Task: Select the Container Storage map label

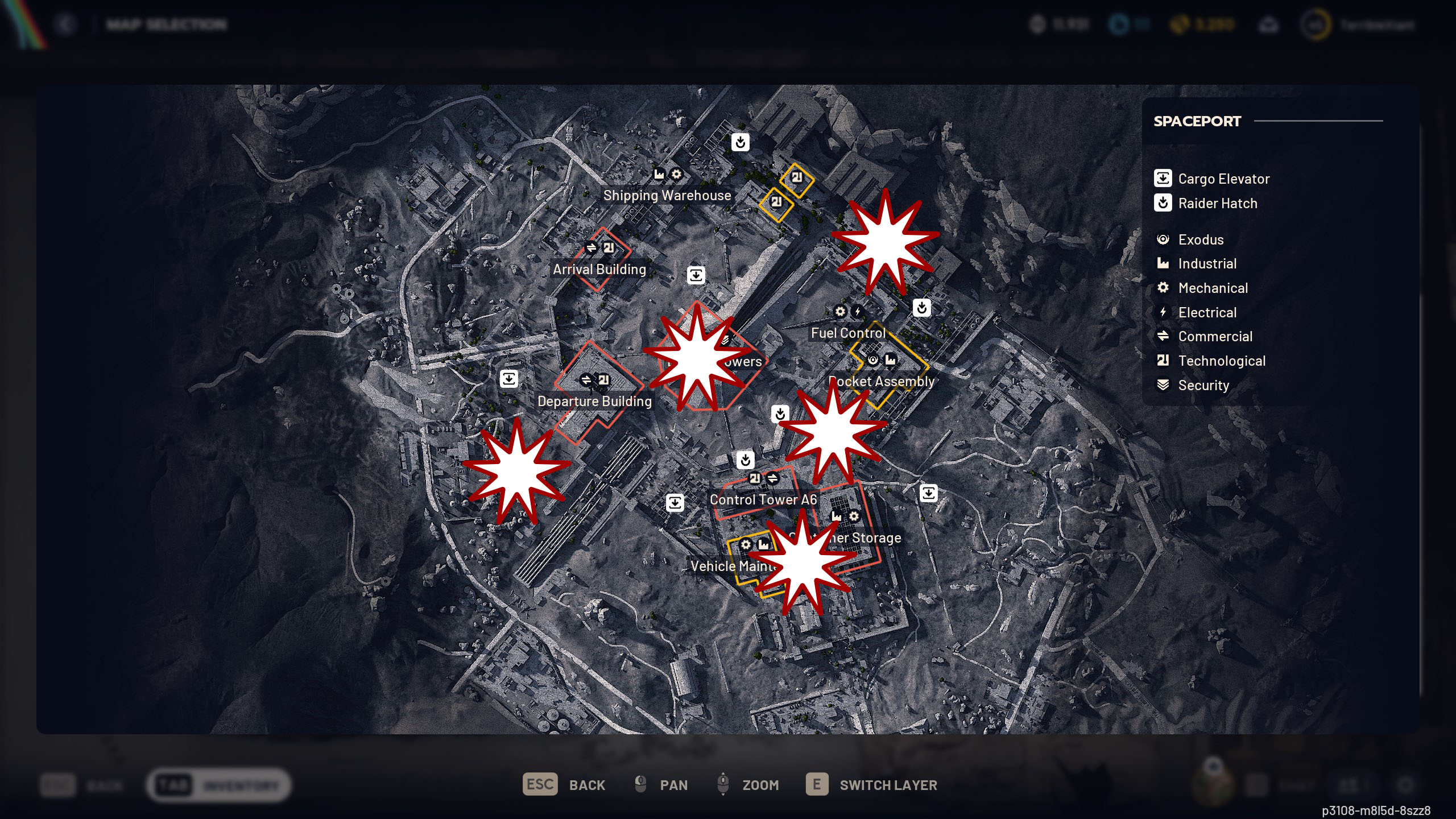Action: [x=870, y=537]
